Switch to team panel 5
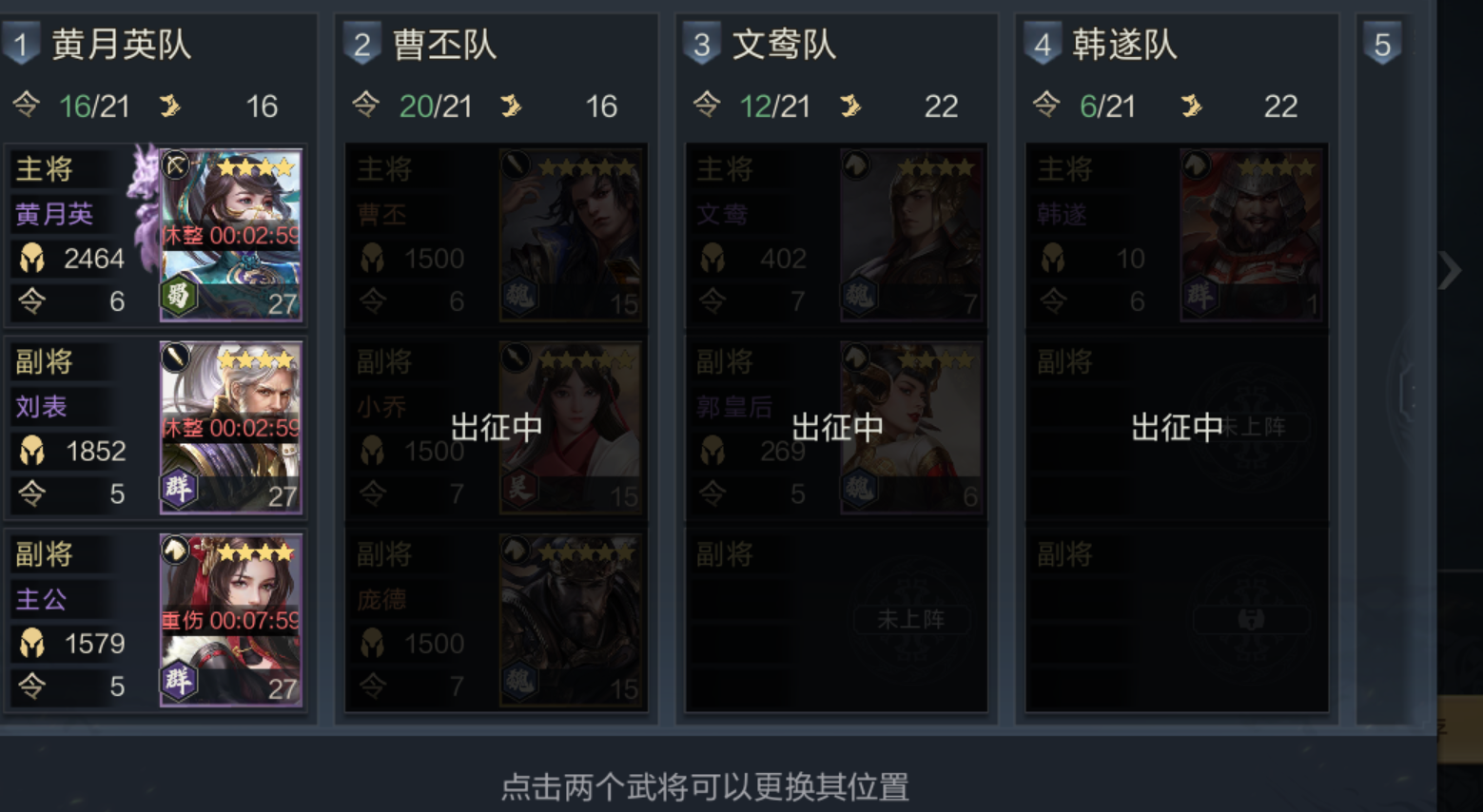This screenshot has height=812, width=1483. click(x=1382, y=42)
